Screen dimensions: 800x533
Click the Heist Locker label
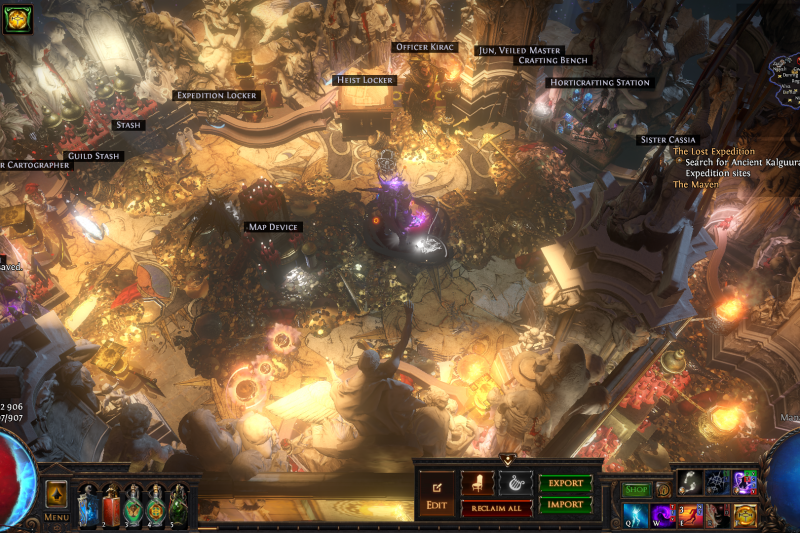click(364, 80)
